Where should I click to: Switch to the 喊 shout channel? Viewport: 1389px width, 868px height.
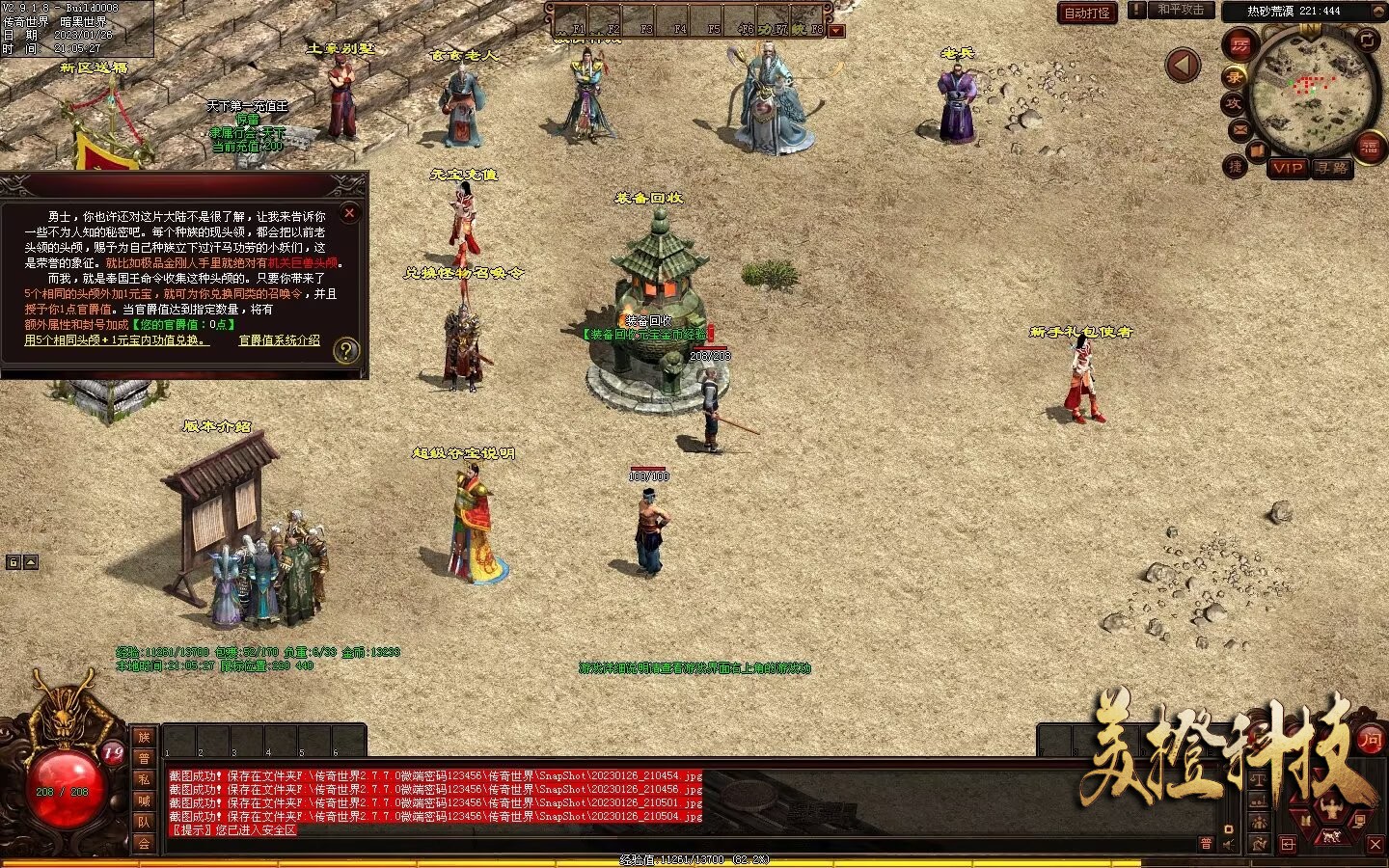(x=144, y=800)
